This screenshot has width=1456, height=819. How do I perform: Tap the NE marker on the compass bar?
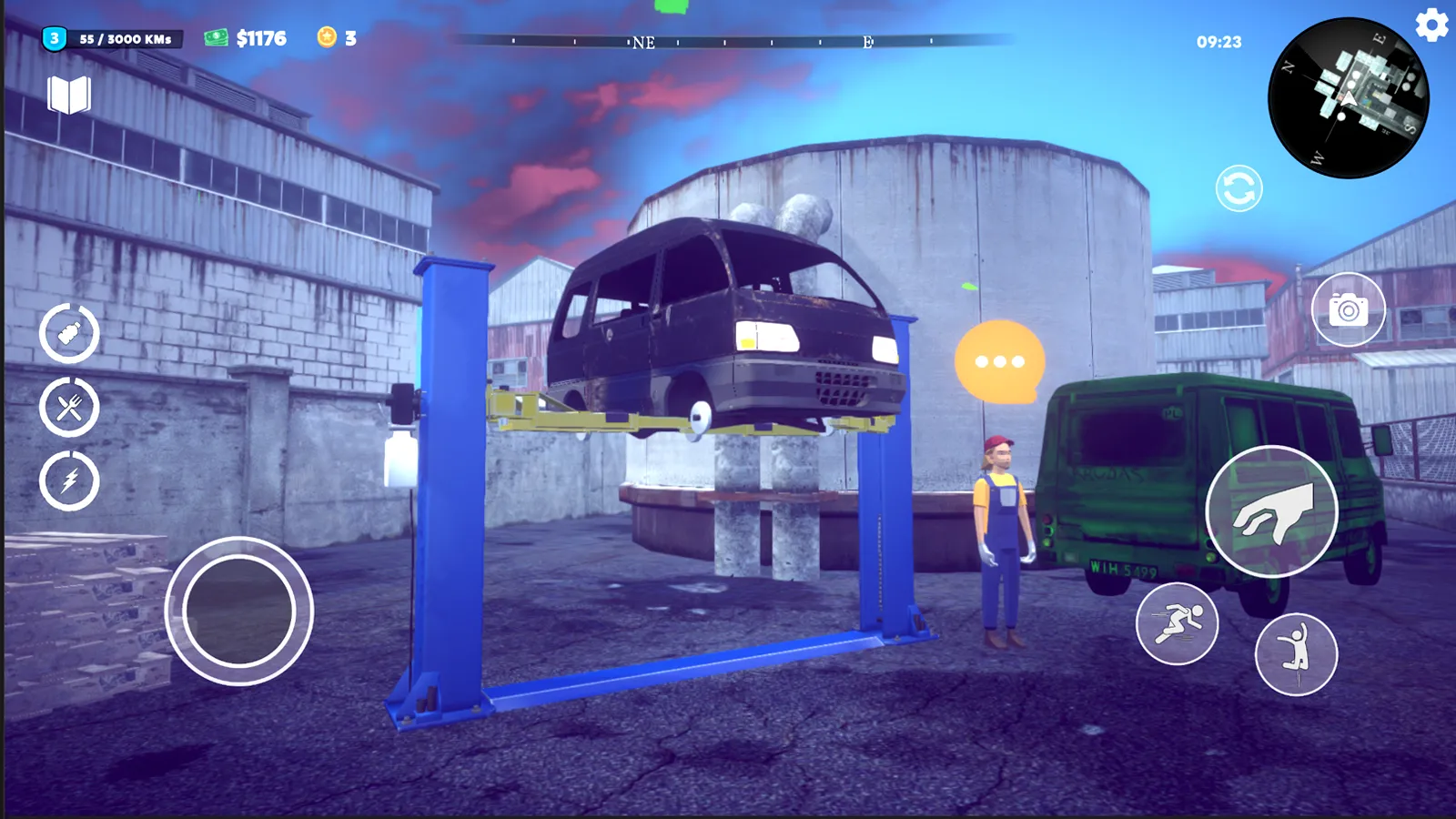click(x=645, y=43)
